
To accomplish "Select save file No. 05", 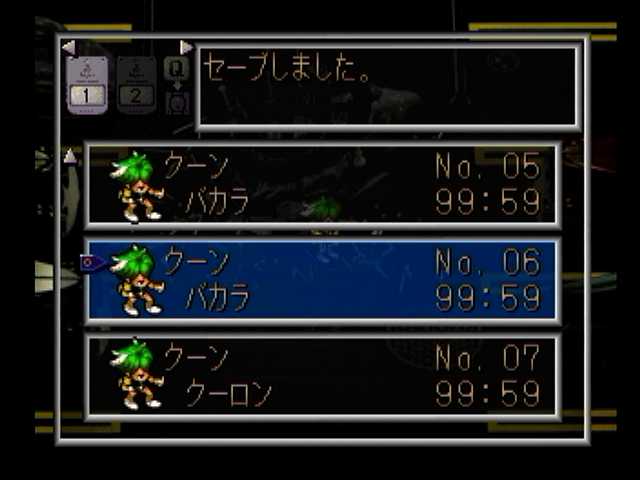I will (322, 185).
